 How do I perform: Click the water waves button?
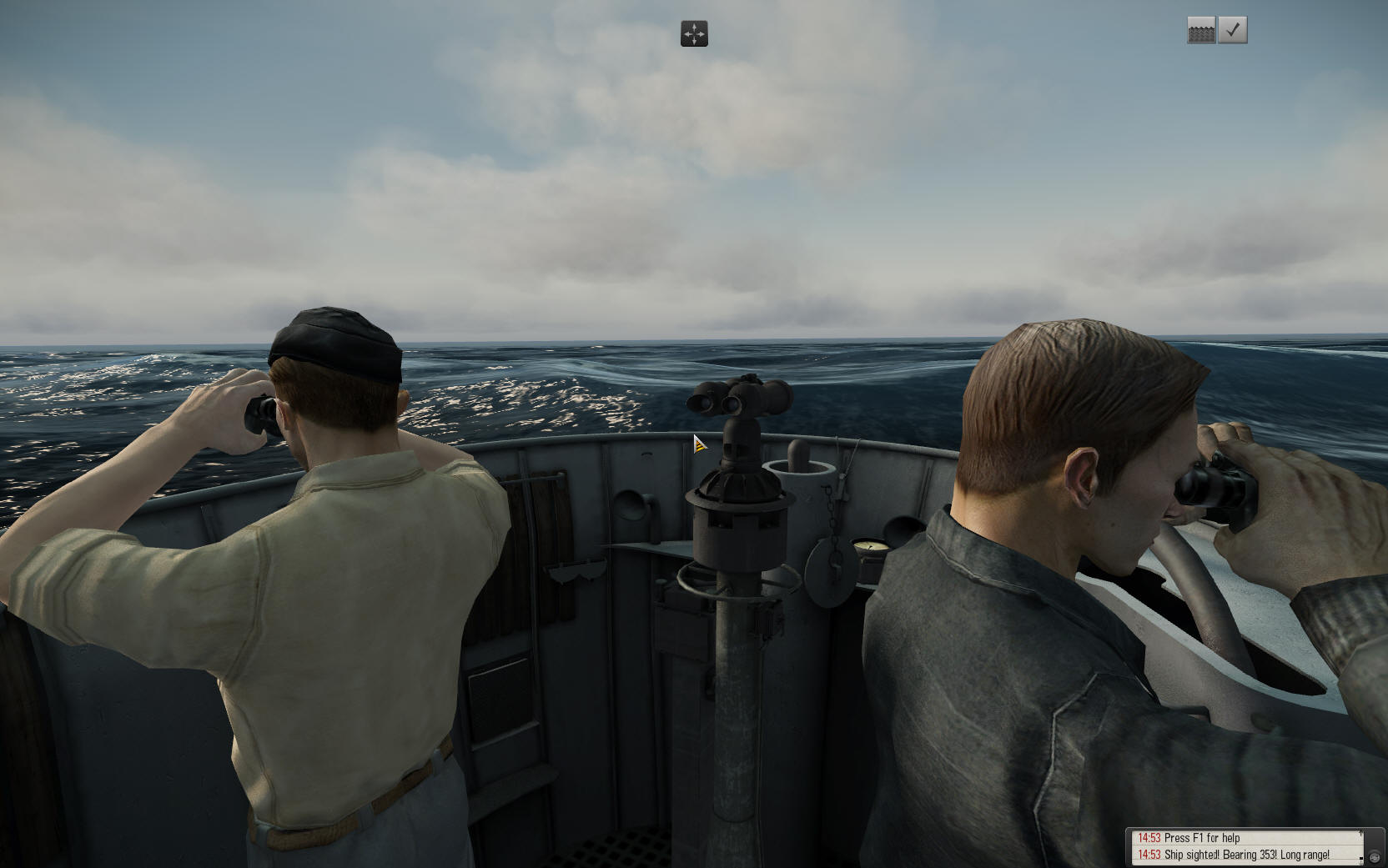[1201, 30]
